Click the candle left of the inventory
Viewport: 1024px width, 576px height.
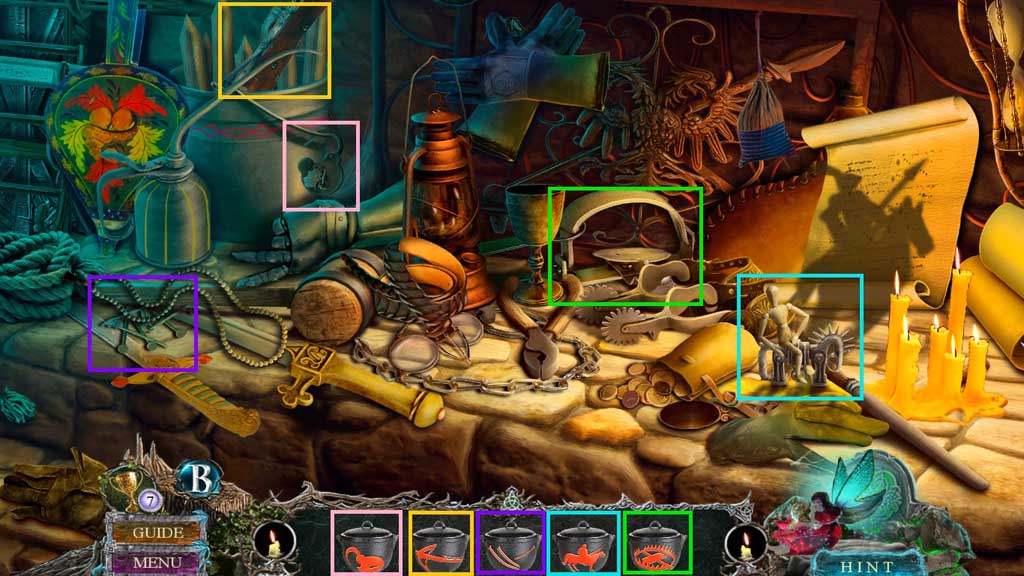[x=274, y=545]
